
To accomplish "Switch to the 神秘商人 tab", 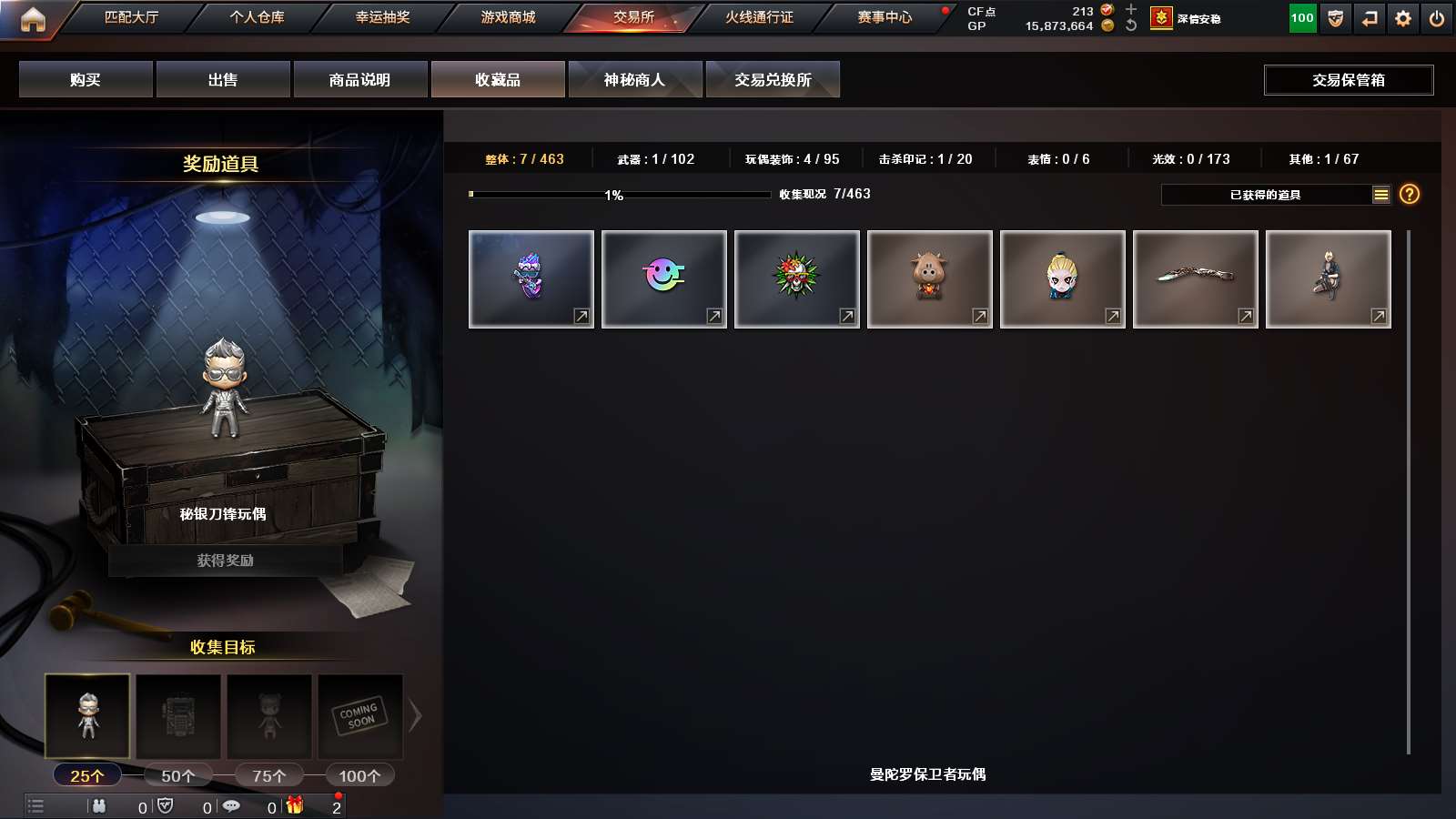I will tap(634, 79).
